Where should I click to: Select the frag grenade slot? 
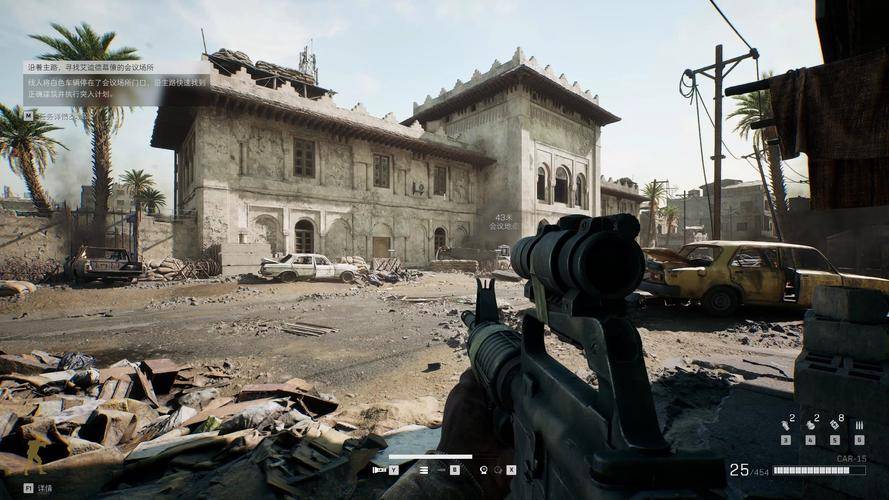click(785, 424)
